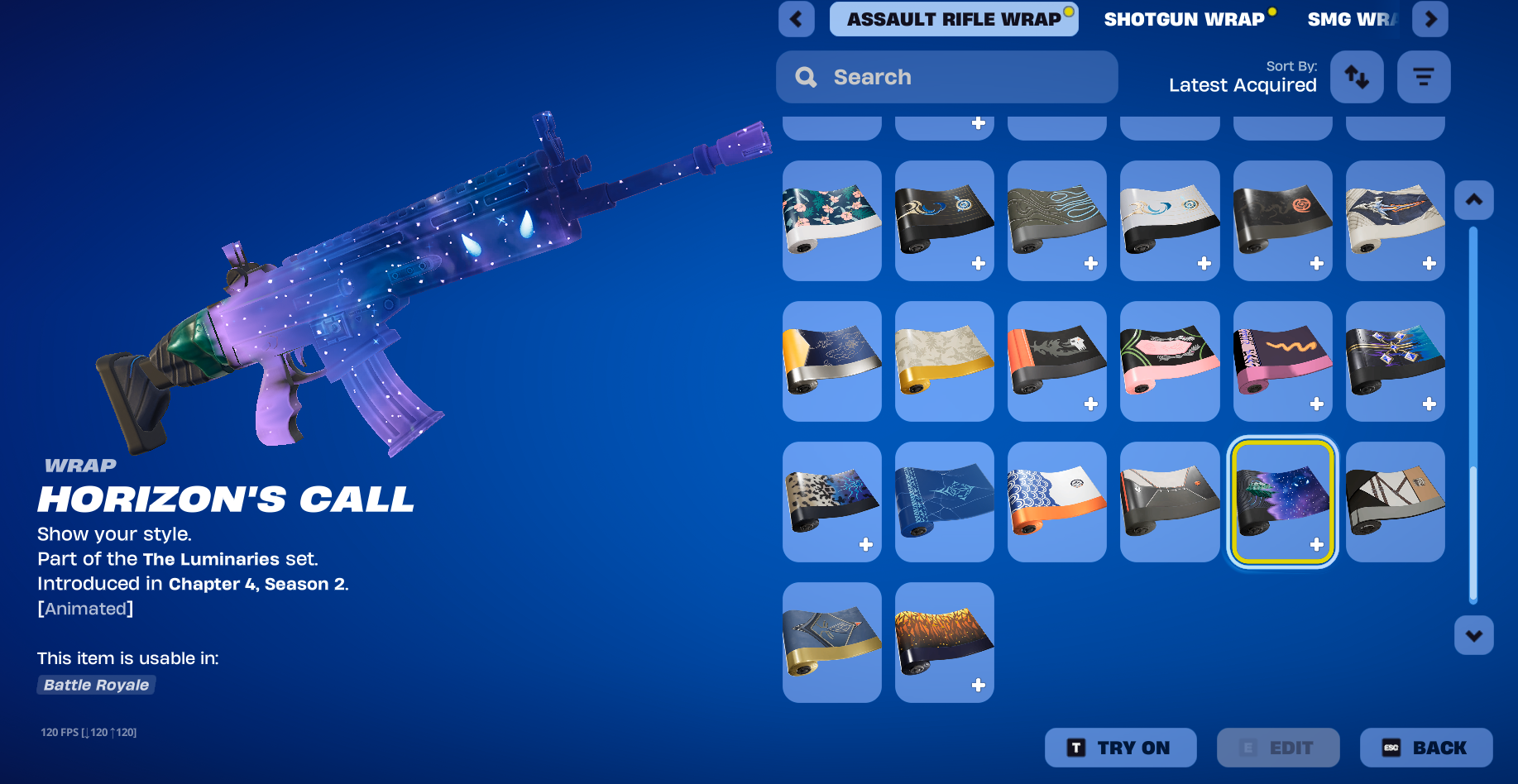Select the leopard print wrap
Image resolution: width=1518 pixels, height=784 pixels.
pyautogui.click(x=831, y=501)
